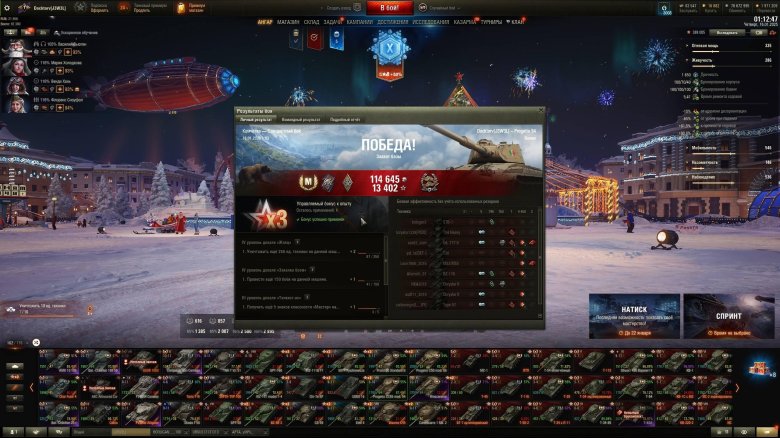Open the tier X battle pass emblem

pos(387,48)
